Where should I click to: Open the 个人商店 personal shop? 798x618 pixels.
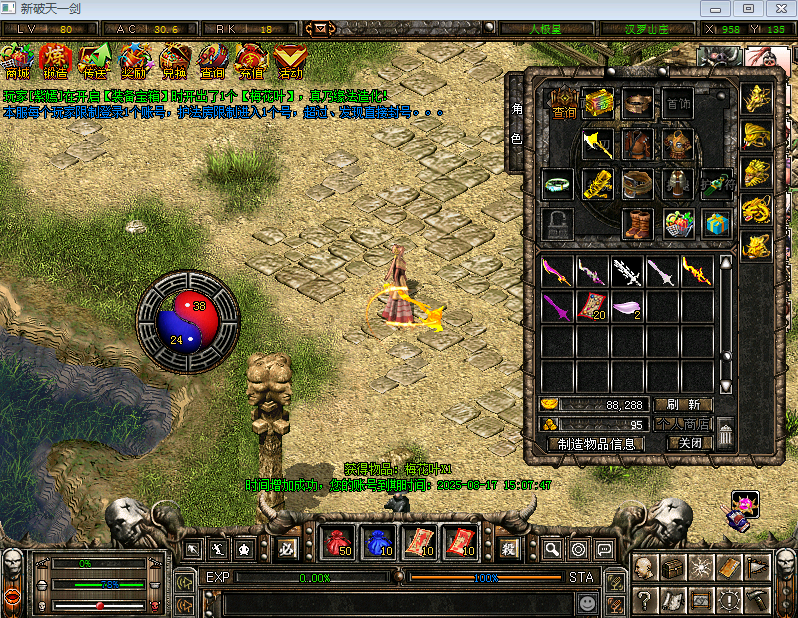point(683,424)
